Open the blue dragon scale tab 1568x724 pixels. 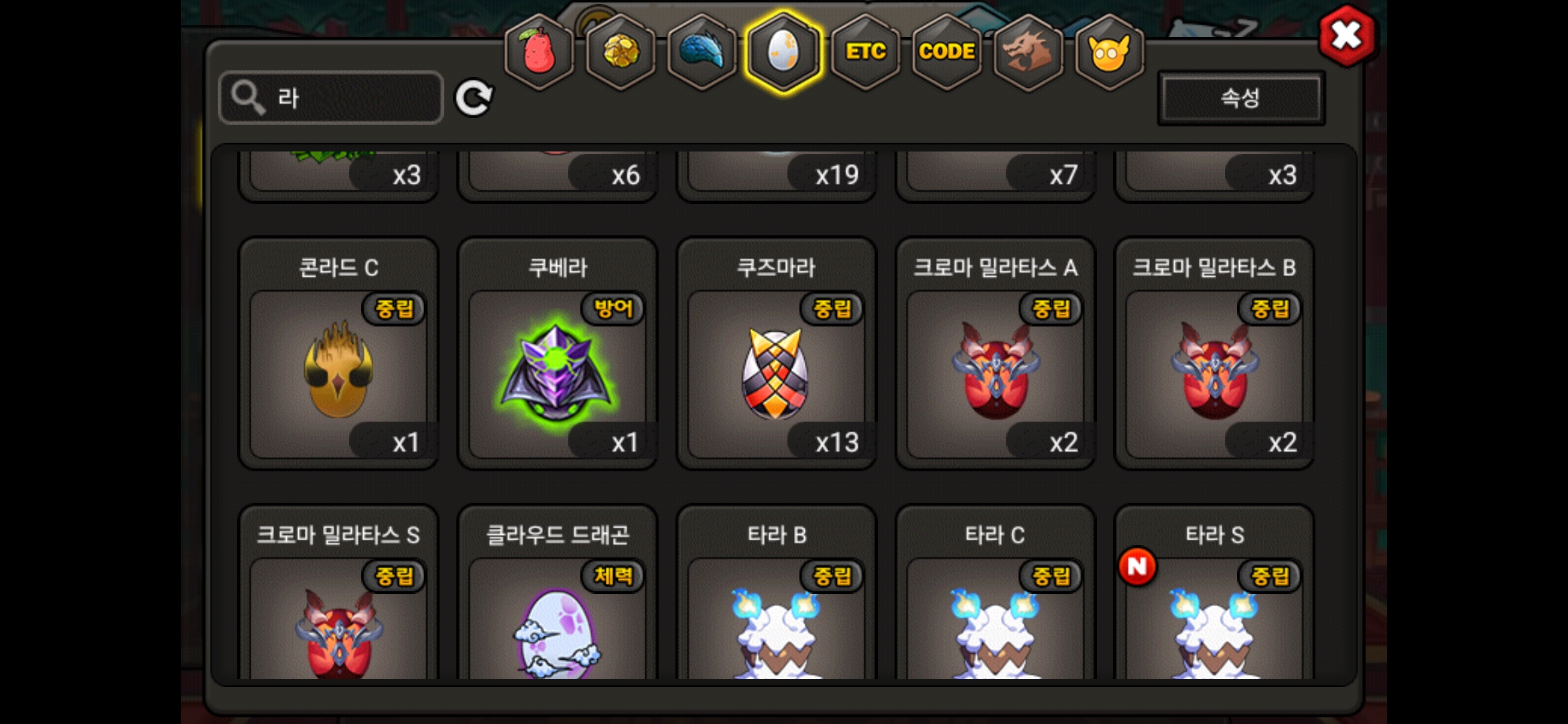tap(702, 52)
